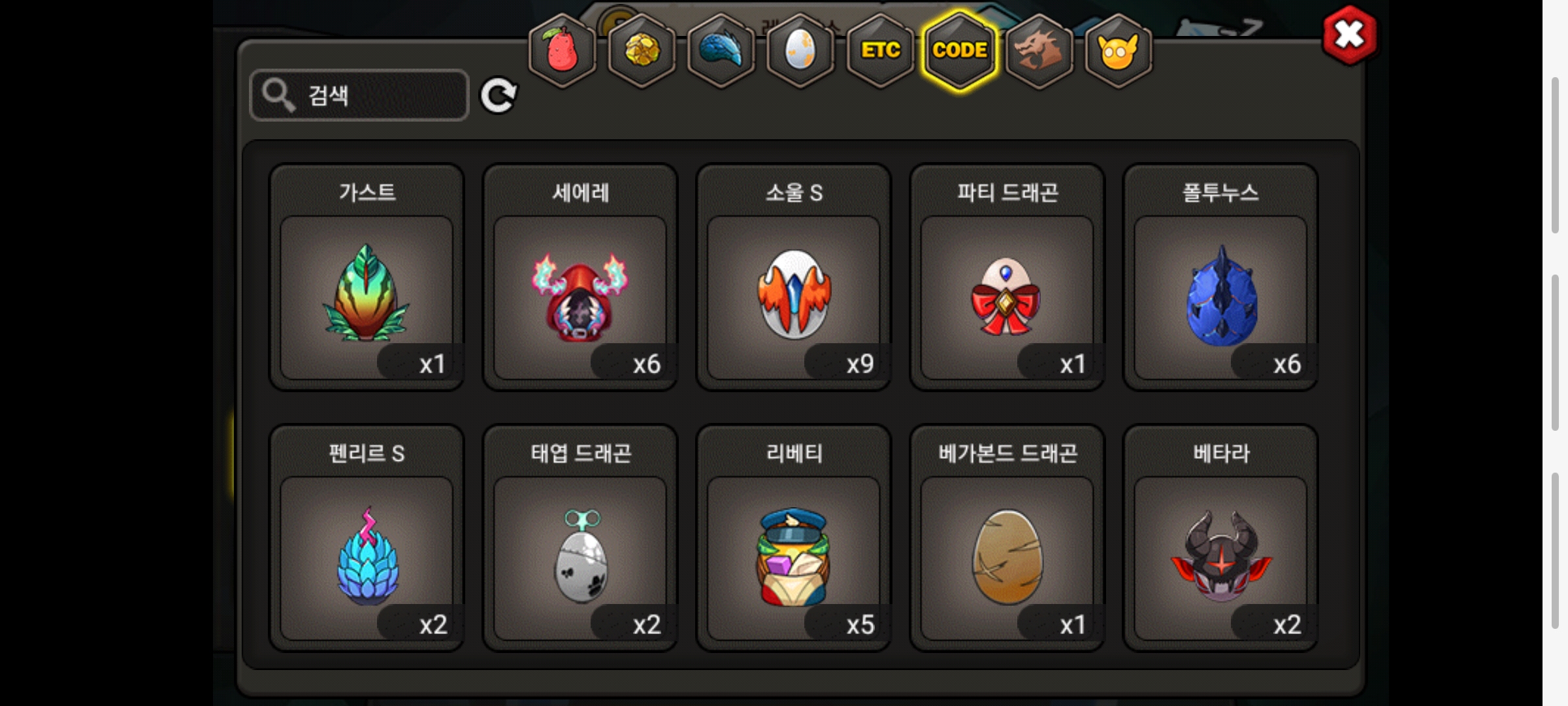Choose the 세에레 red hooded egg
The height and width of the screenshot is (706, 1568).
point(580,294)
